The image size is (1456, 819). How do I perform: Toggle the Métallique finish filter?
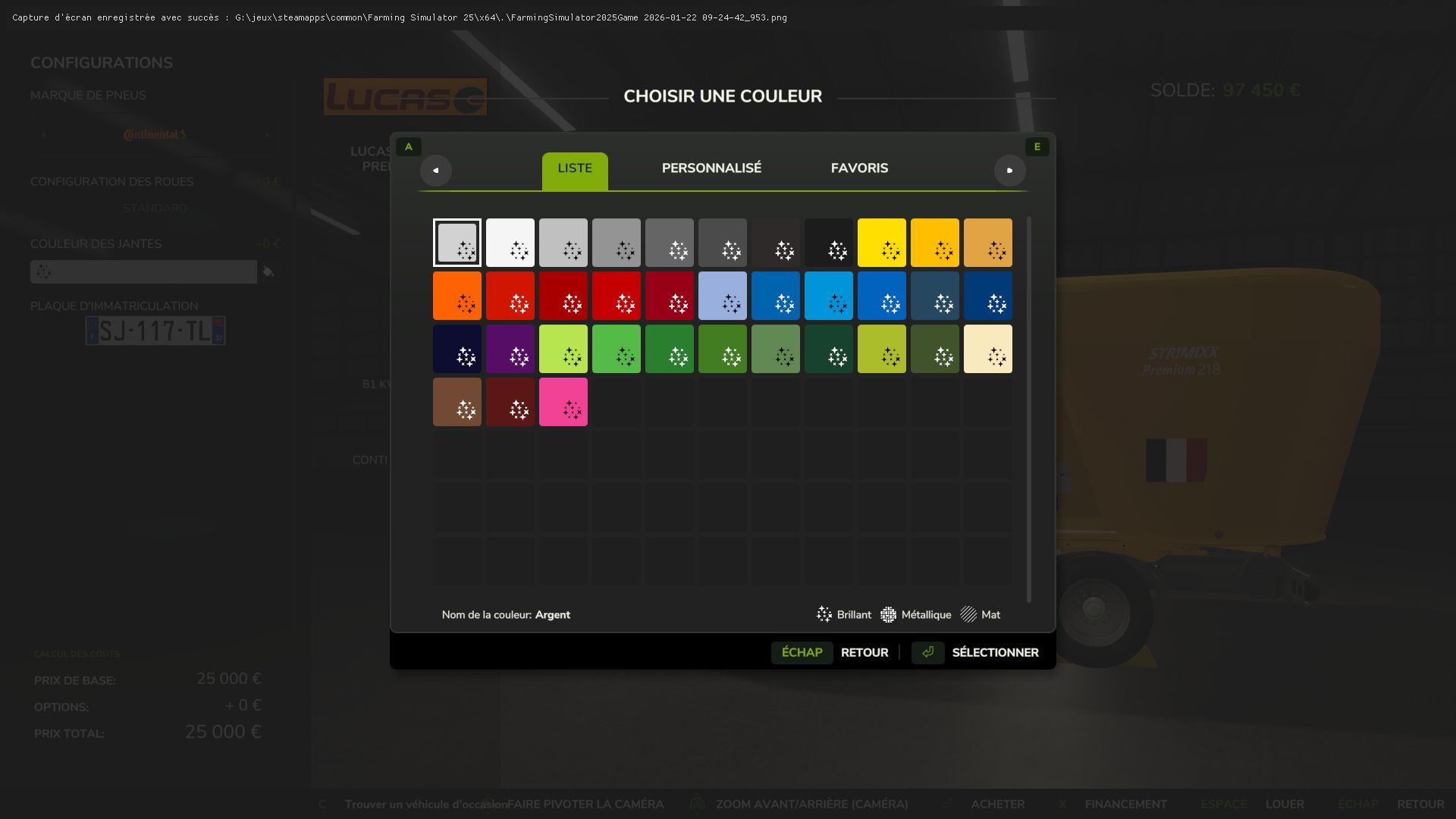coord(915,615)
